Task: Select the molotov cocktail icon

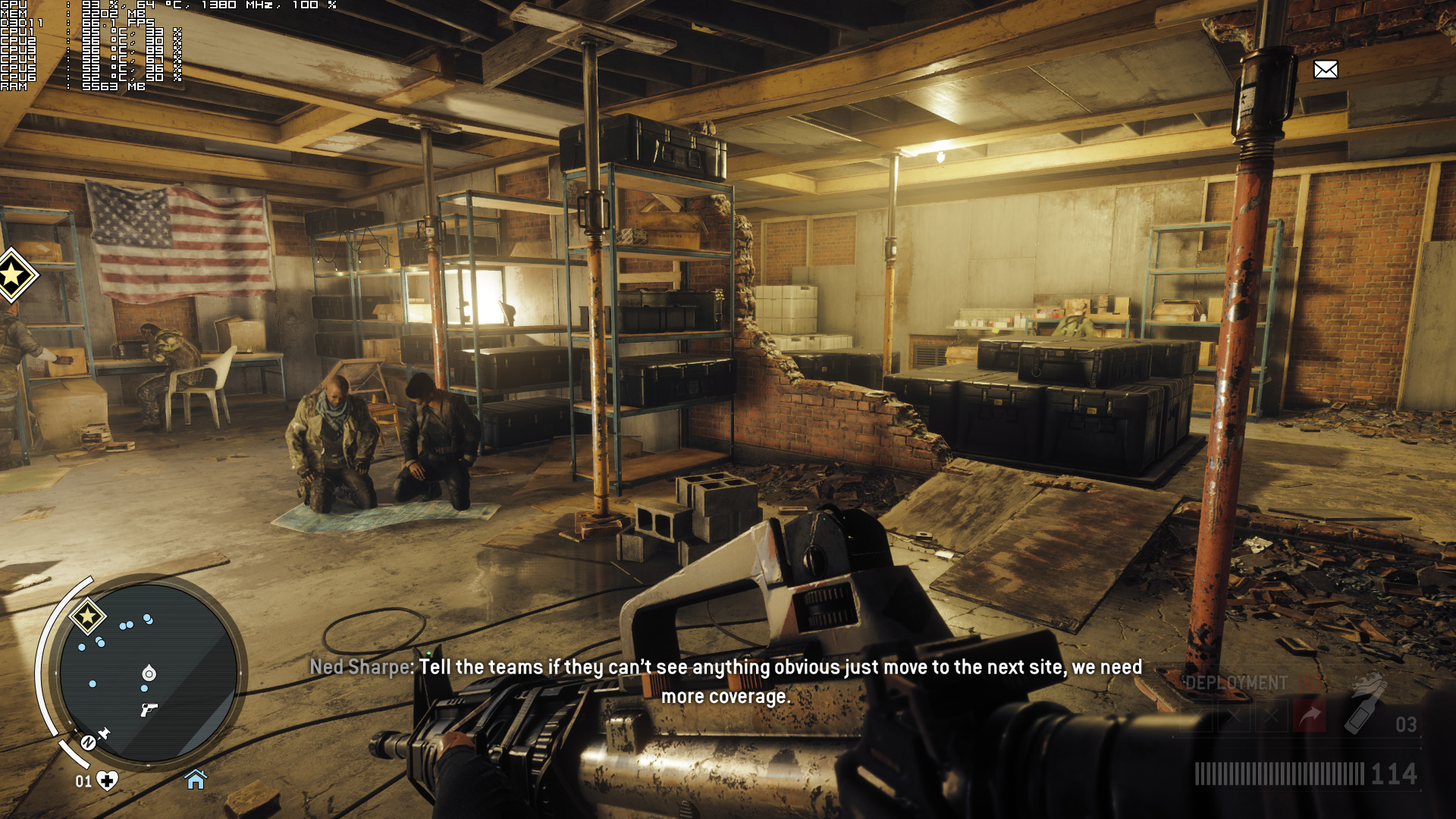Action: pos(1365,705)
